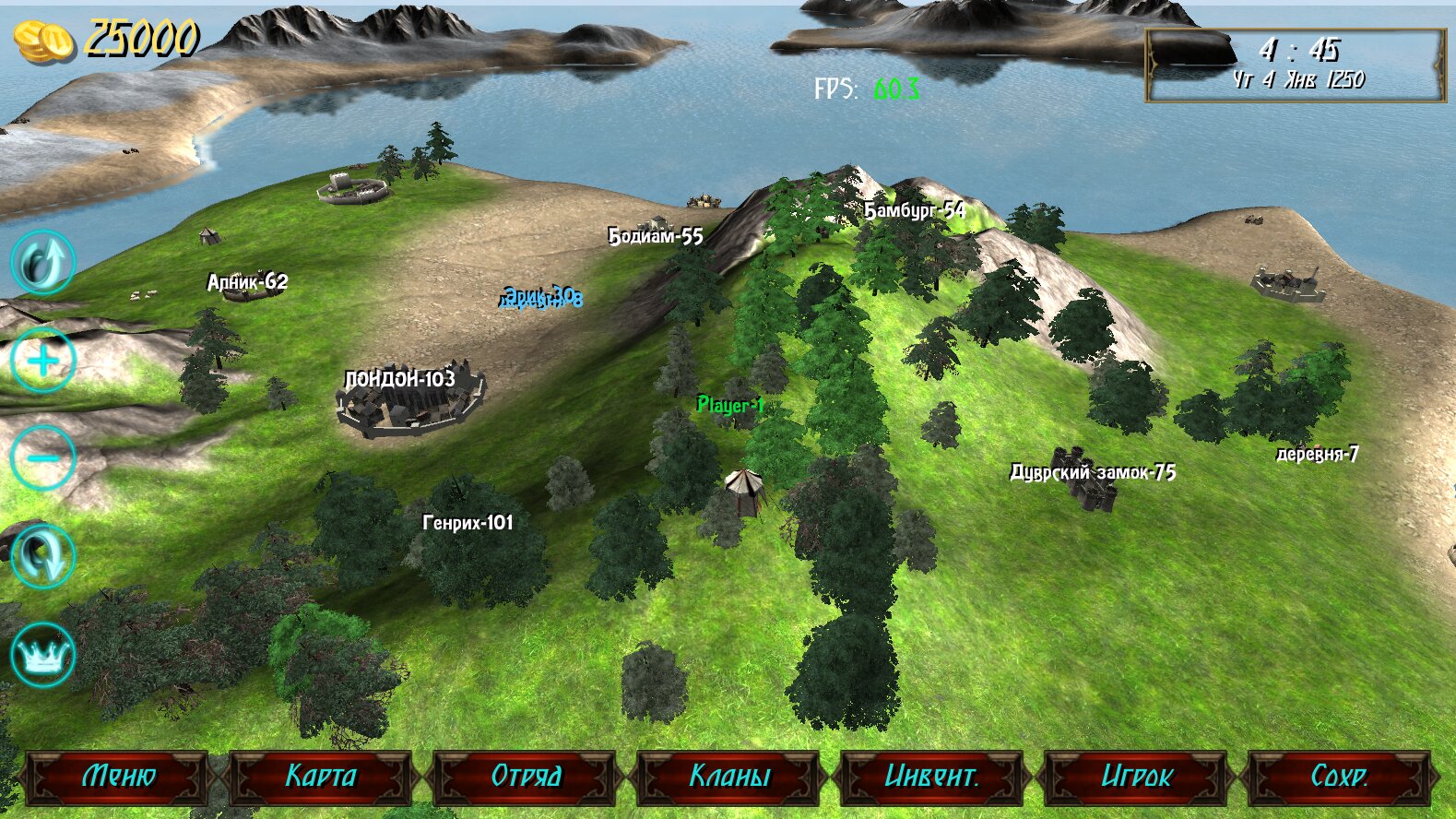
Task: Open the Кланы clans screen
Action: pyautogui.click(x=728, y=777)
